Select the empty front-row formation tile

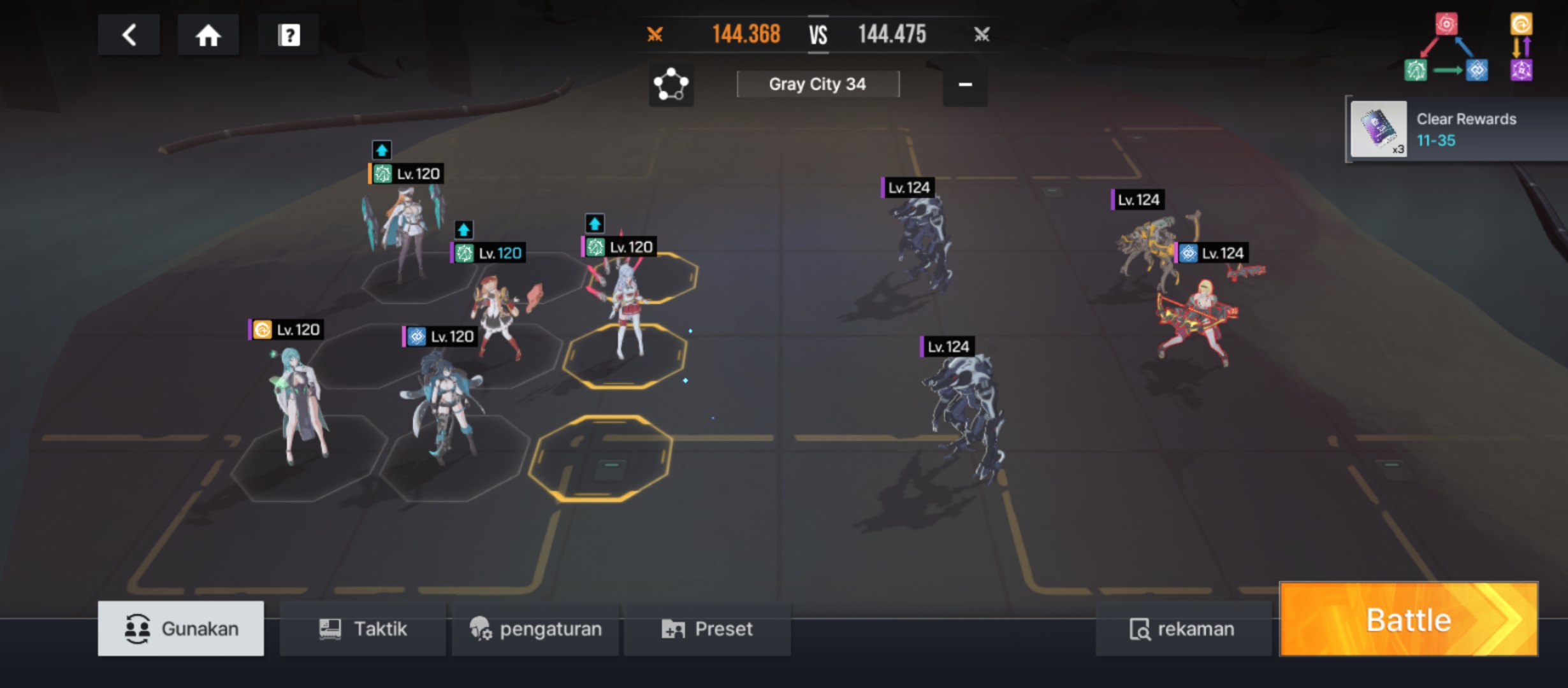[600, 457]
